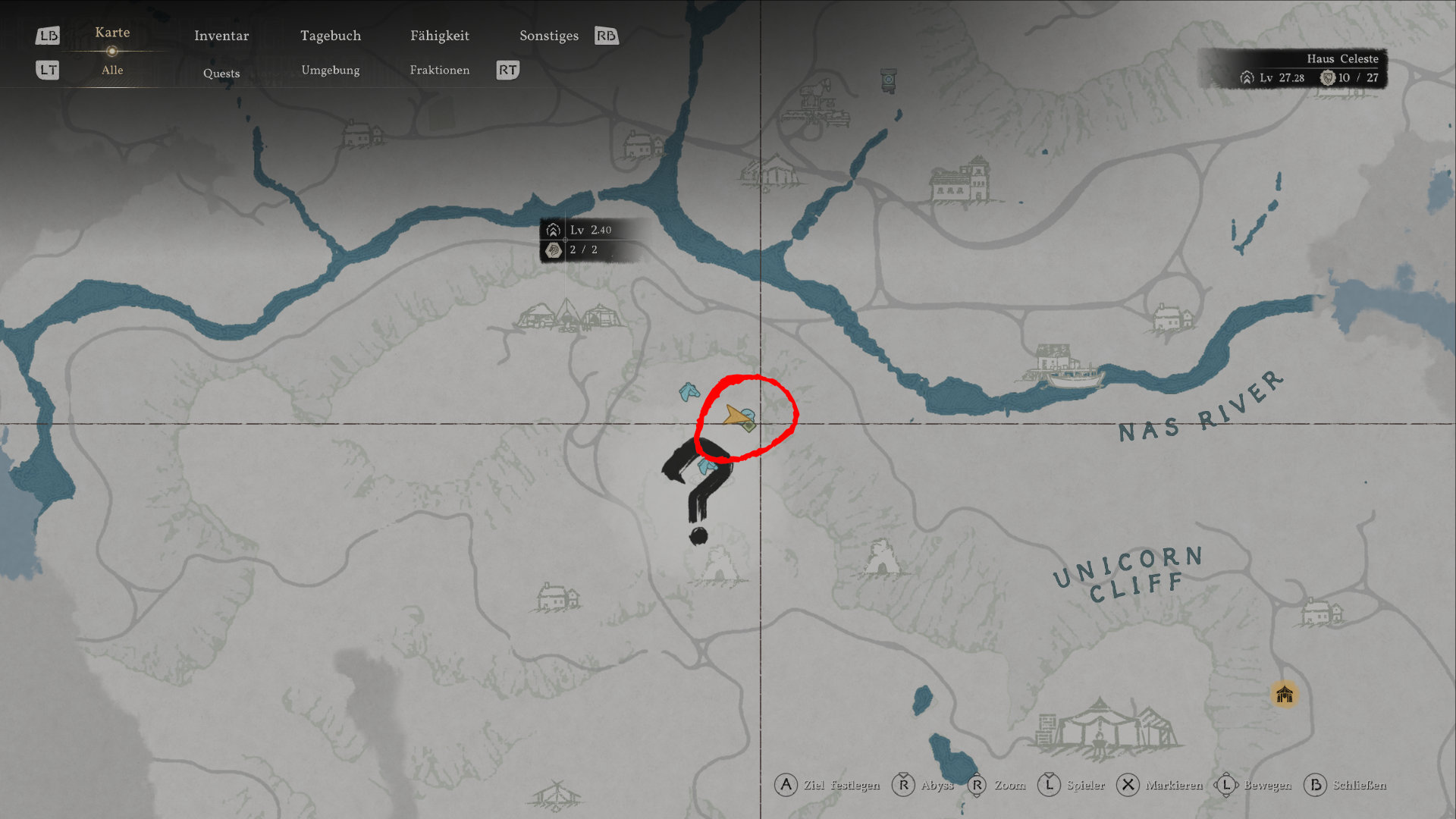1456x819 pixels.
Task: Switch to the Inventar tab
Action: point(221,36)
